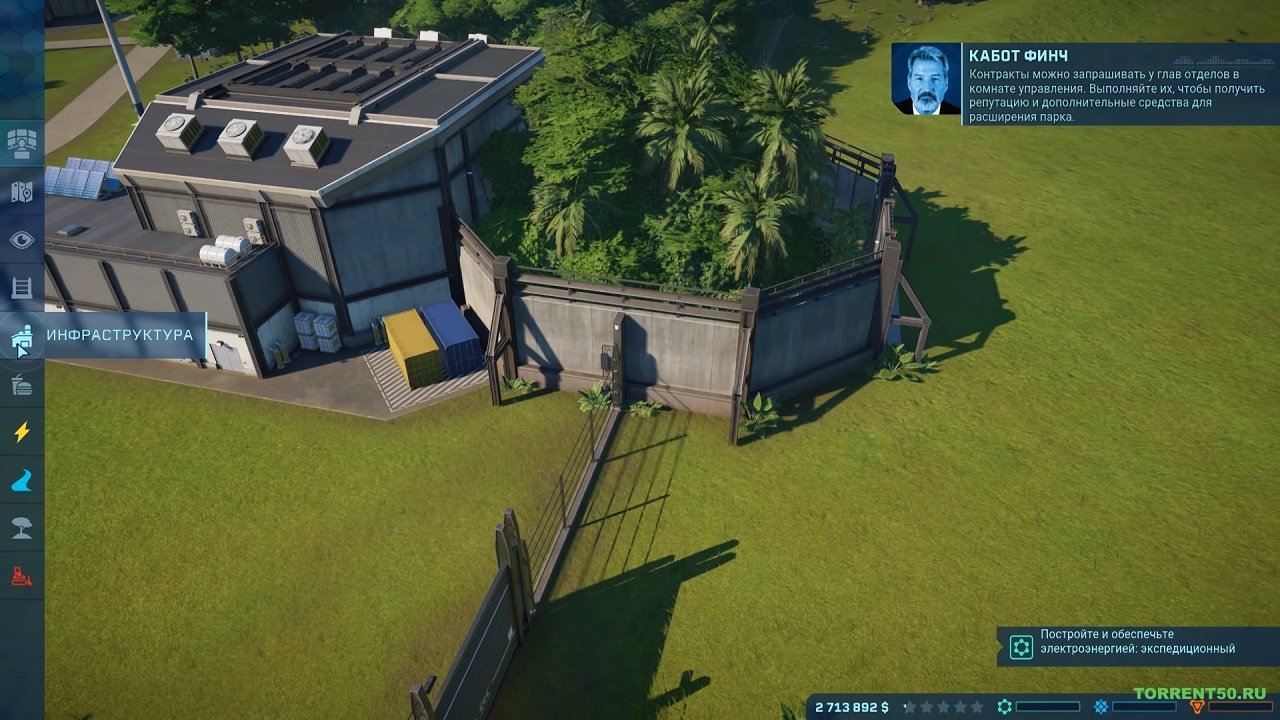
Task: Choose the blue river water tool
Action: pos(21,480)
